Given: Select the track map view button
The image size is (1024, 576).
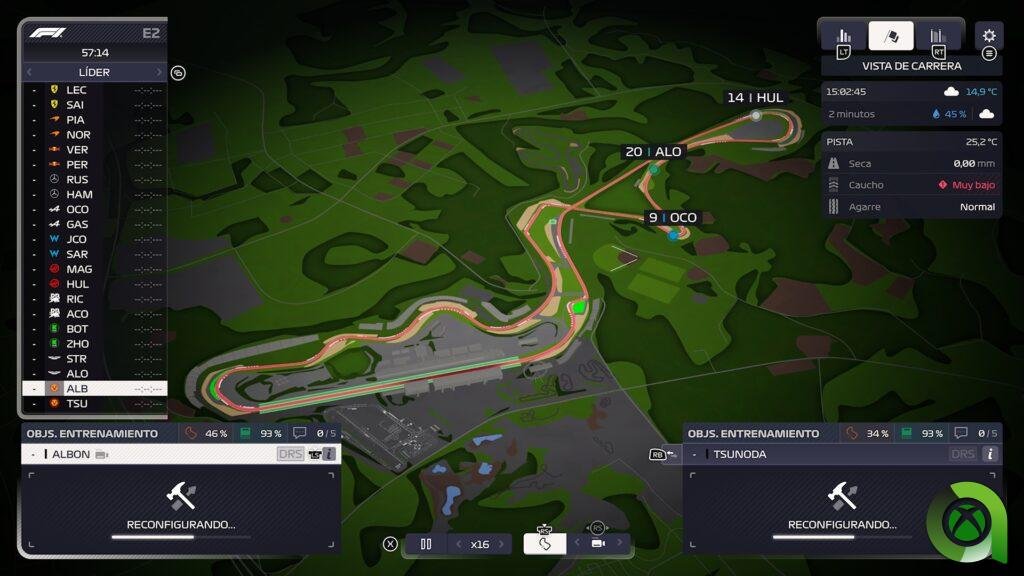Looking at the screenshot, I should [x=545, y=544].
